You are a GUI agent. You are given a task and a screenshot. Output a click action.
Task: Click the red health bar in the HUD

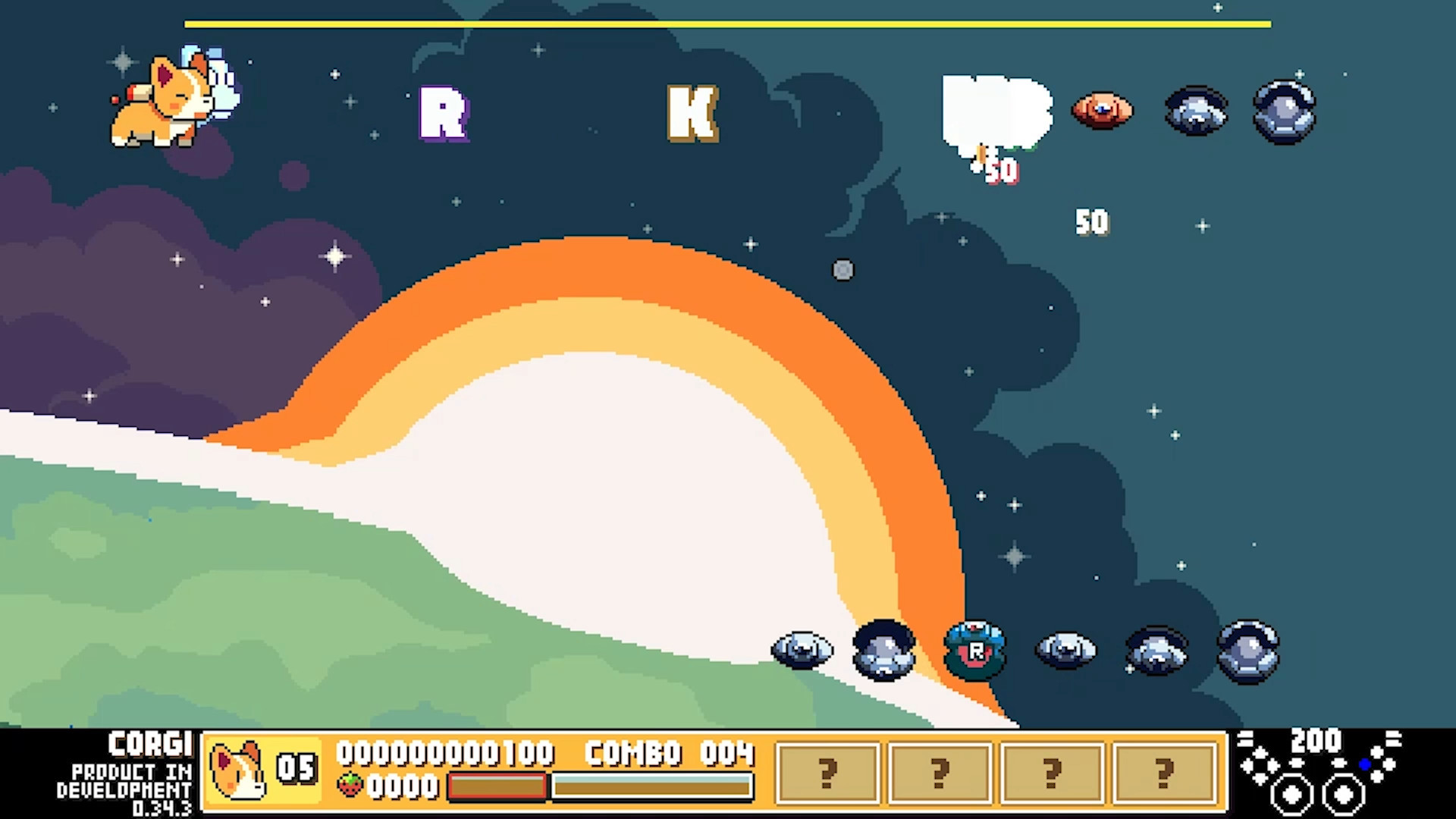pyautogui.click(x=497, y=786)
